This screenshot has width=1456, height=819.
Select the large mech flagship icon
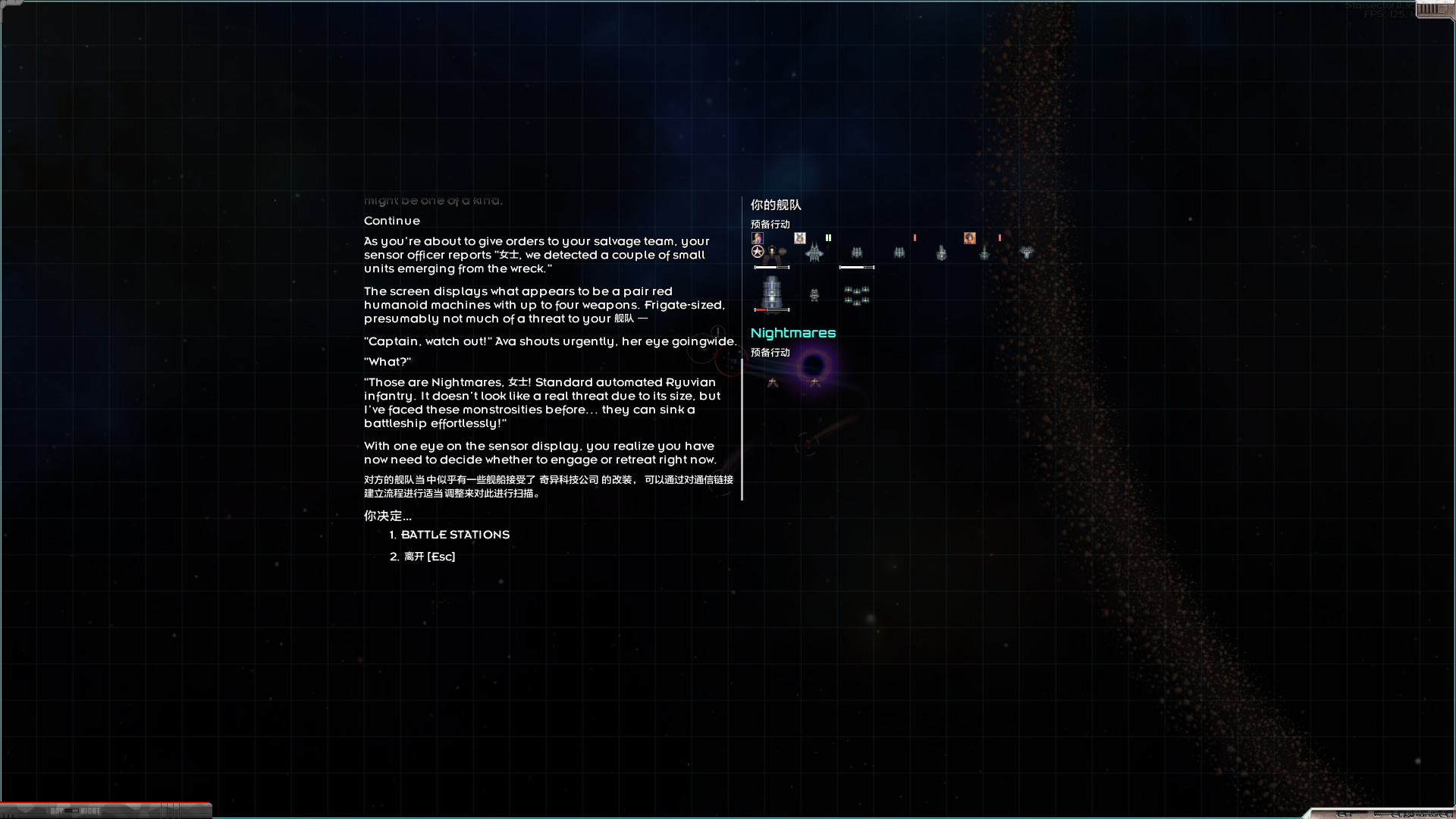[772, 254]
